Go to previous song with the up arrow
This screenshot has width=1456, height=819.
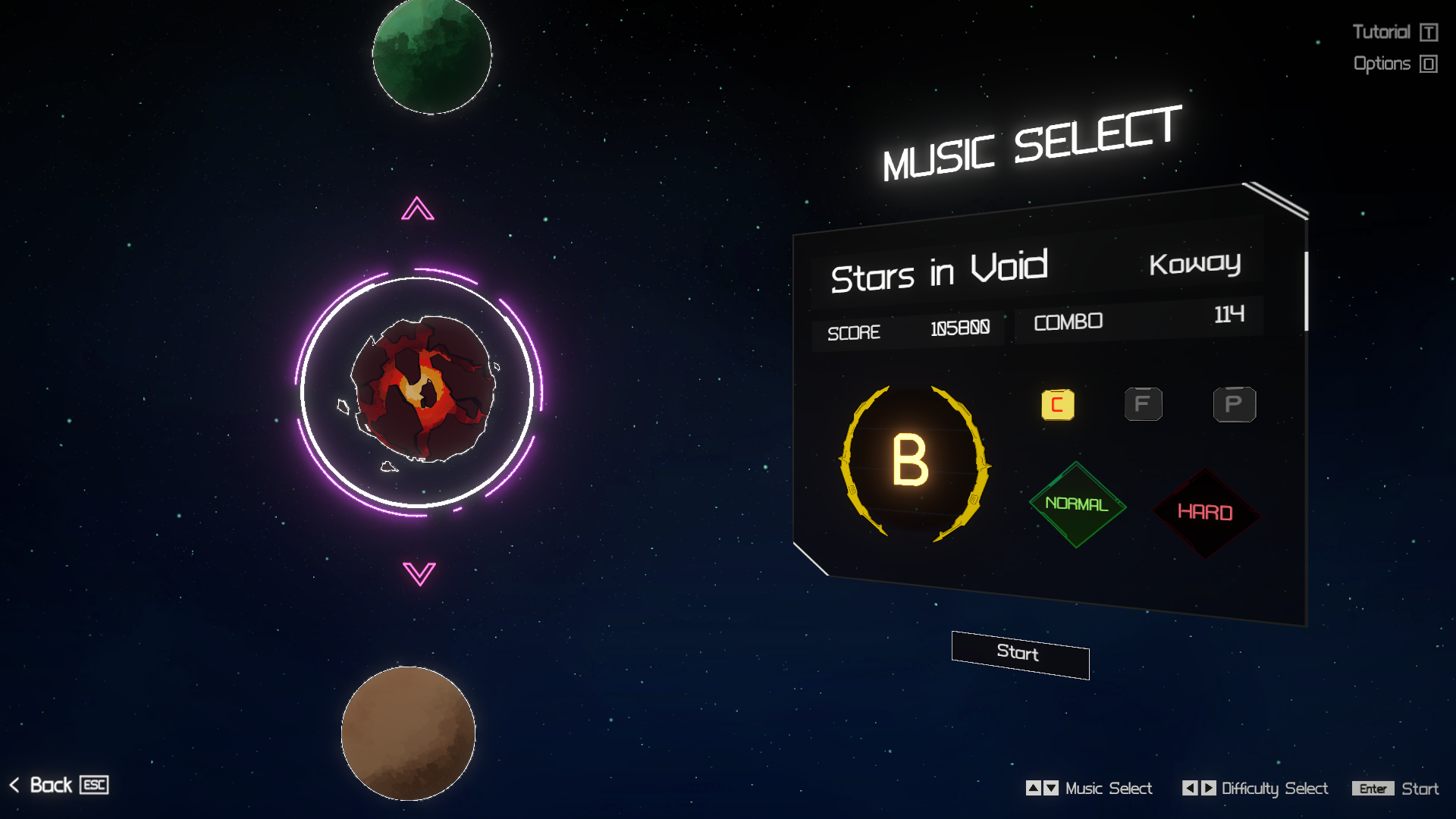click(x=418, y=209)
